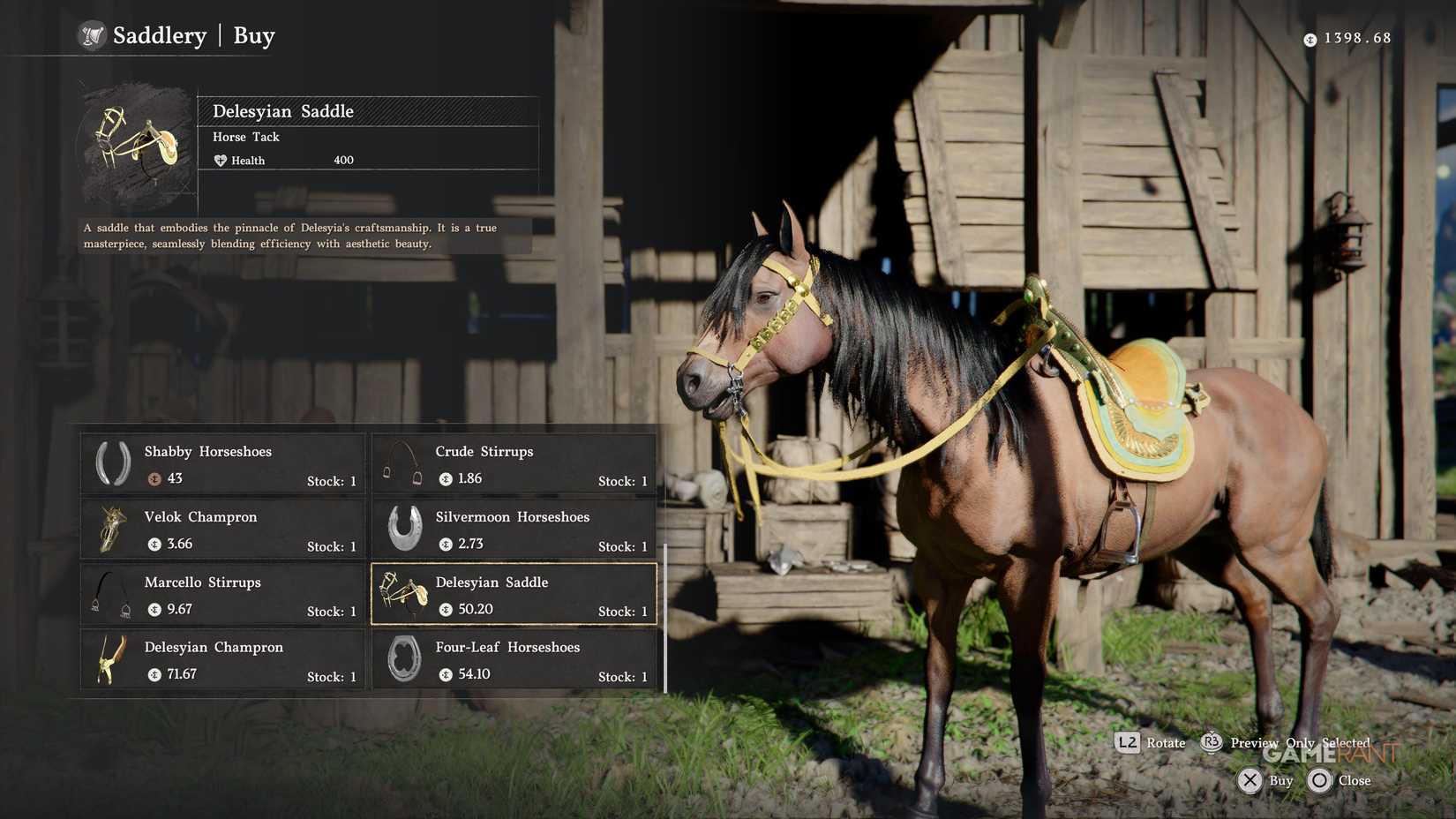Click the Saddlery shop emblem icon
This screenshot has height=819, width=1456.
(92, 36)
